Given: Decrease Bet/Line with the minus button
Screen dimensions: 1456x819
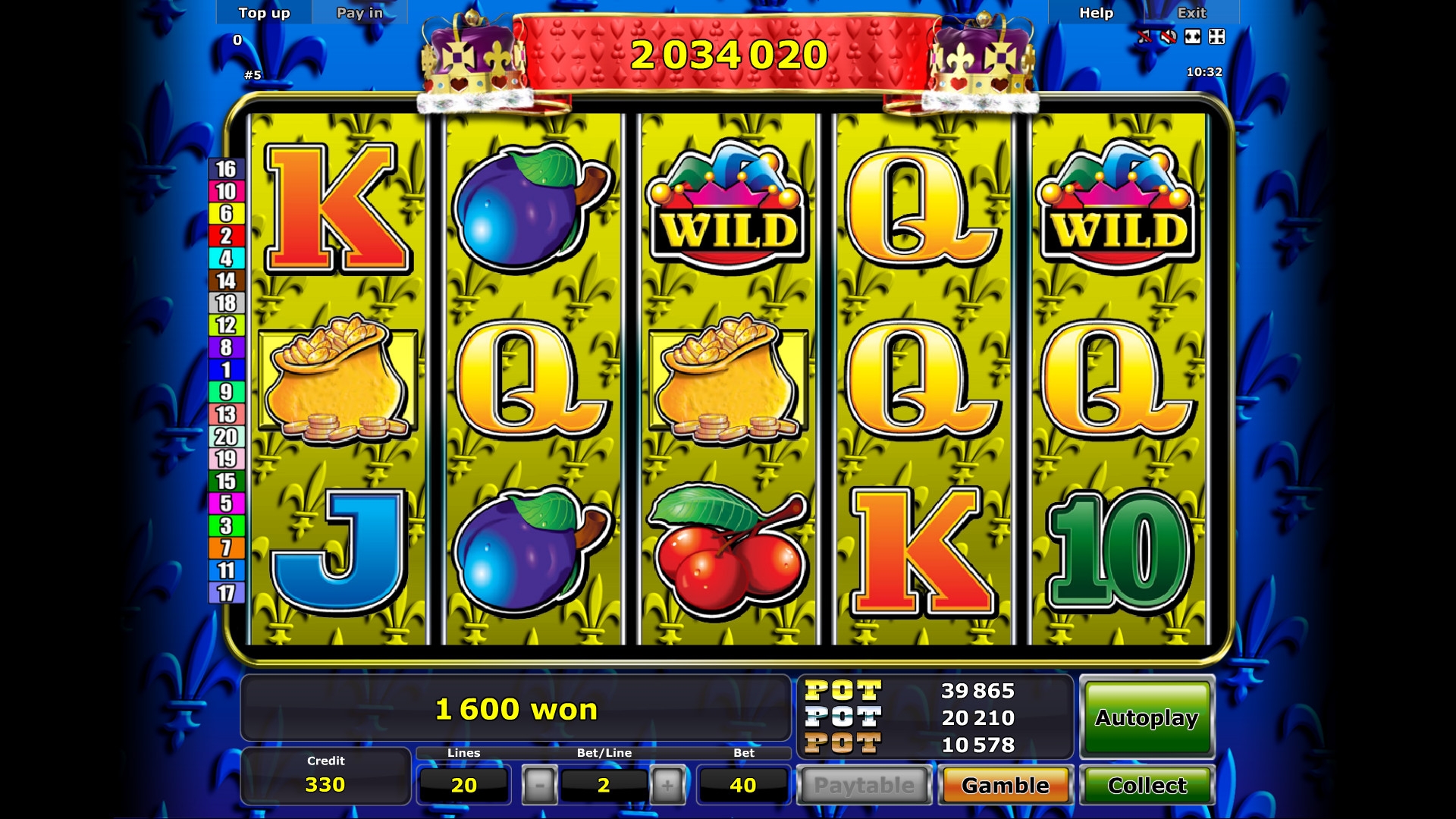Looking at the screenshot, I should click(x=539, y=785).
